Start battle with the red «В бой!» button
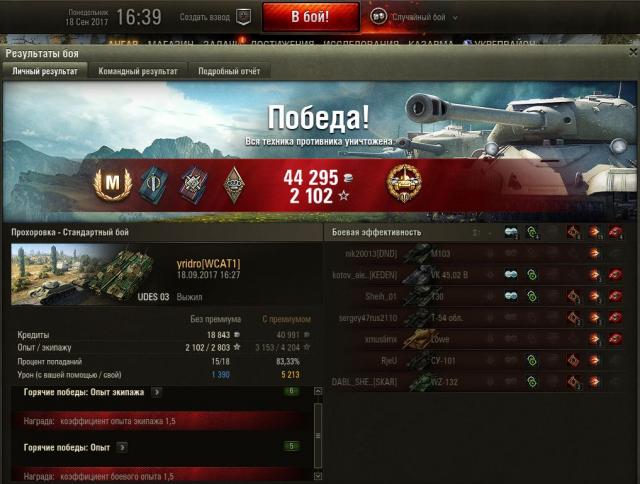This screenshot has width=640, height=484. (x=310, y=17)
